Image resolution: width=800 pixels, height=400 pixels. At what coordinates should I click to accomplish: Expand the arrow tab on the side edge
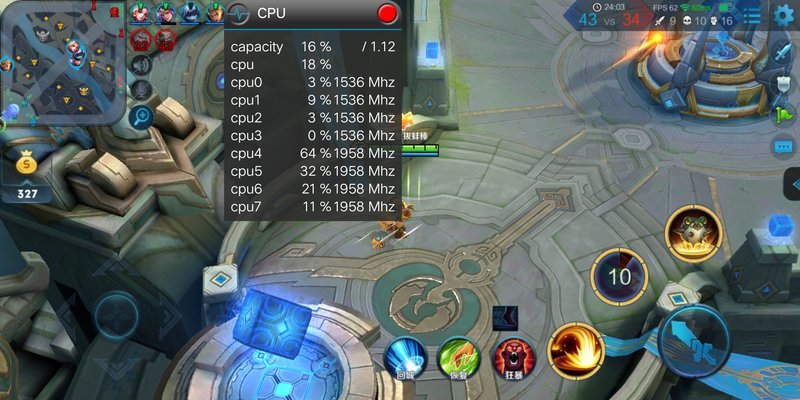click(x=791, y=184)
